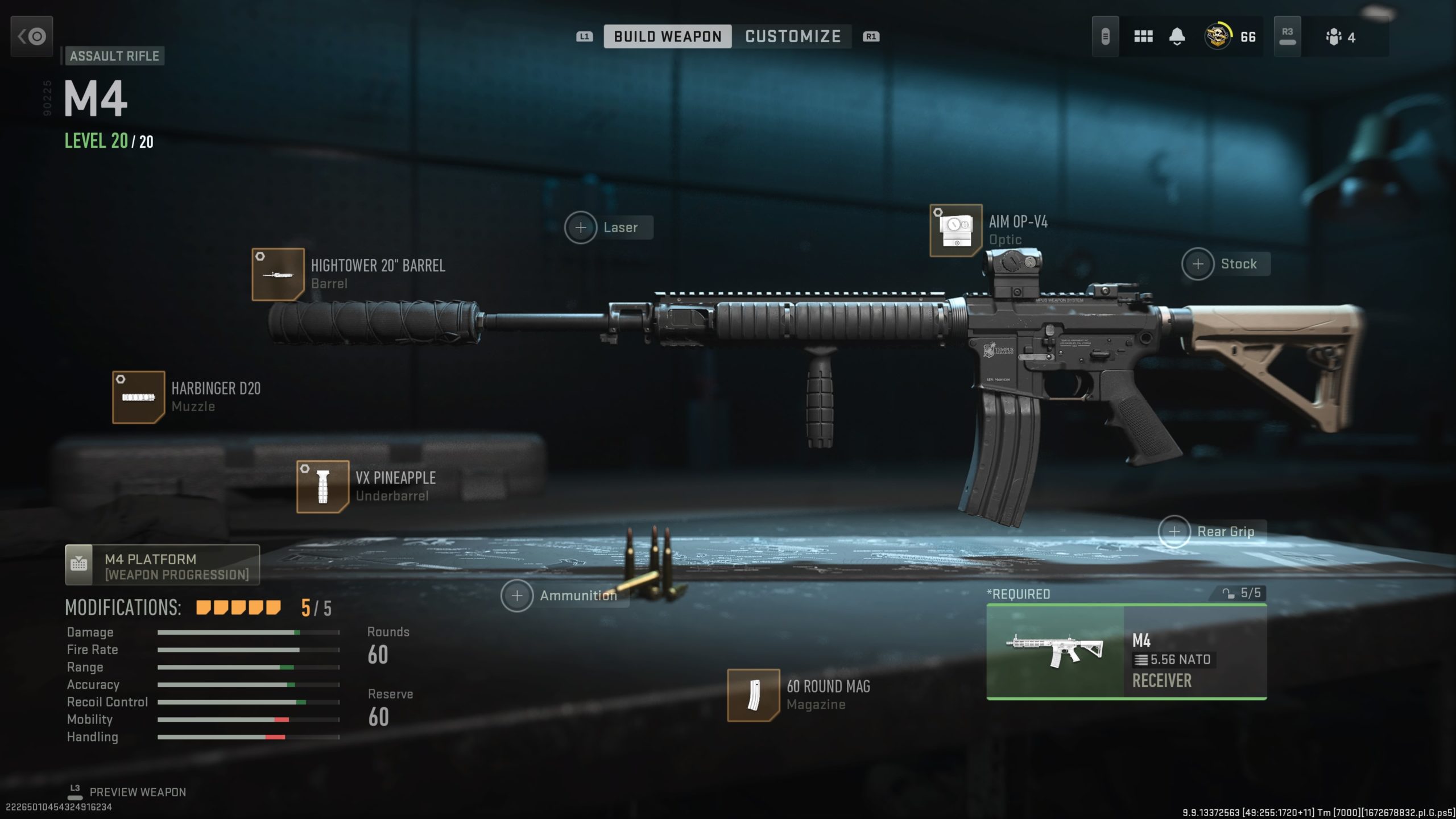Expand the Ammunition attachment slot

517,595
